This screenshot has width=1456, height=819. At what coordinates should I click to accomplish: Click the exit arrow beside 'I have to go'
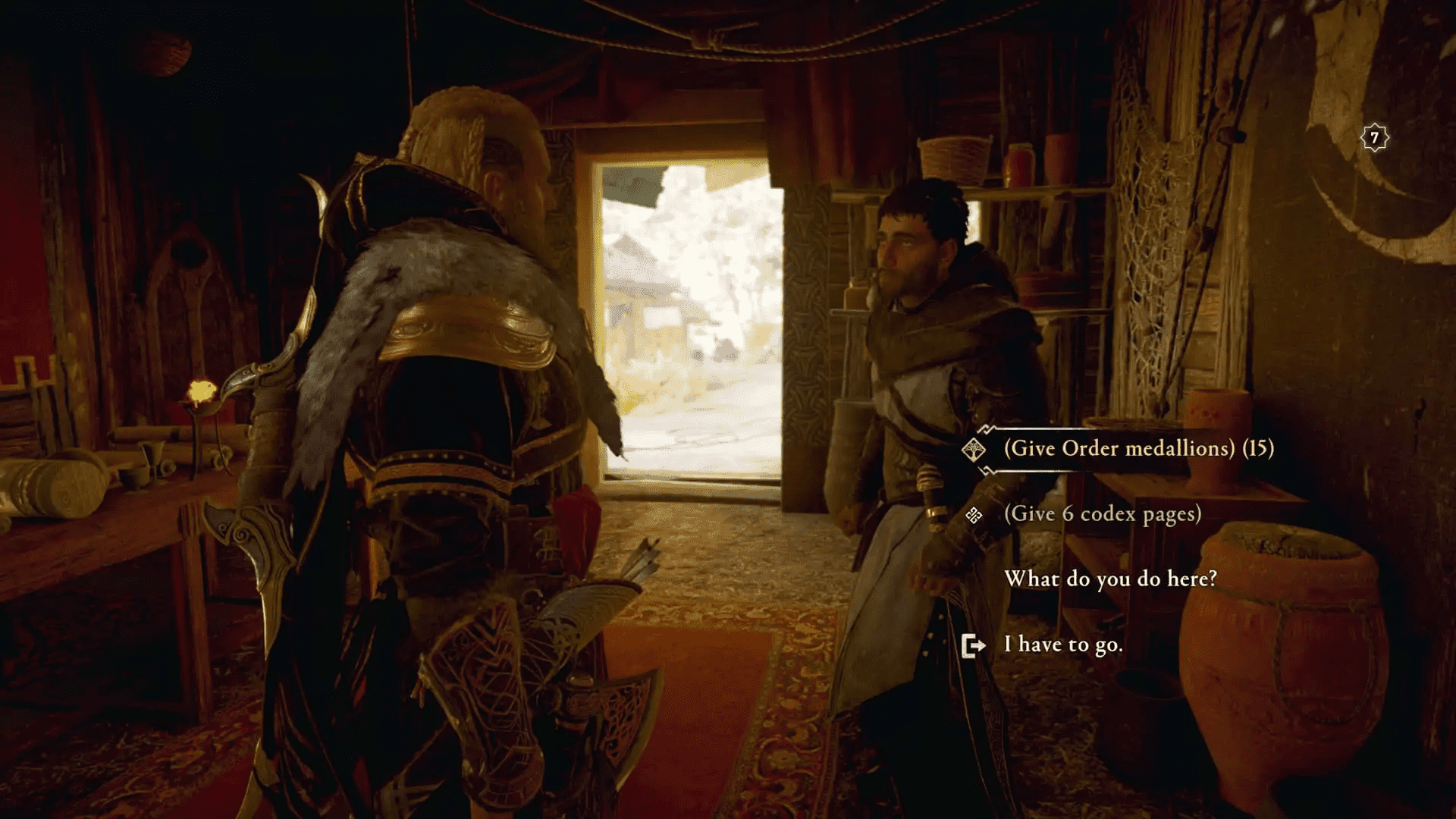point(973,645)
